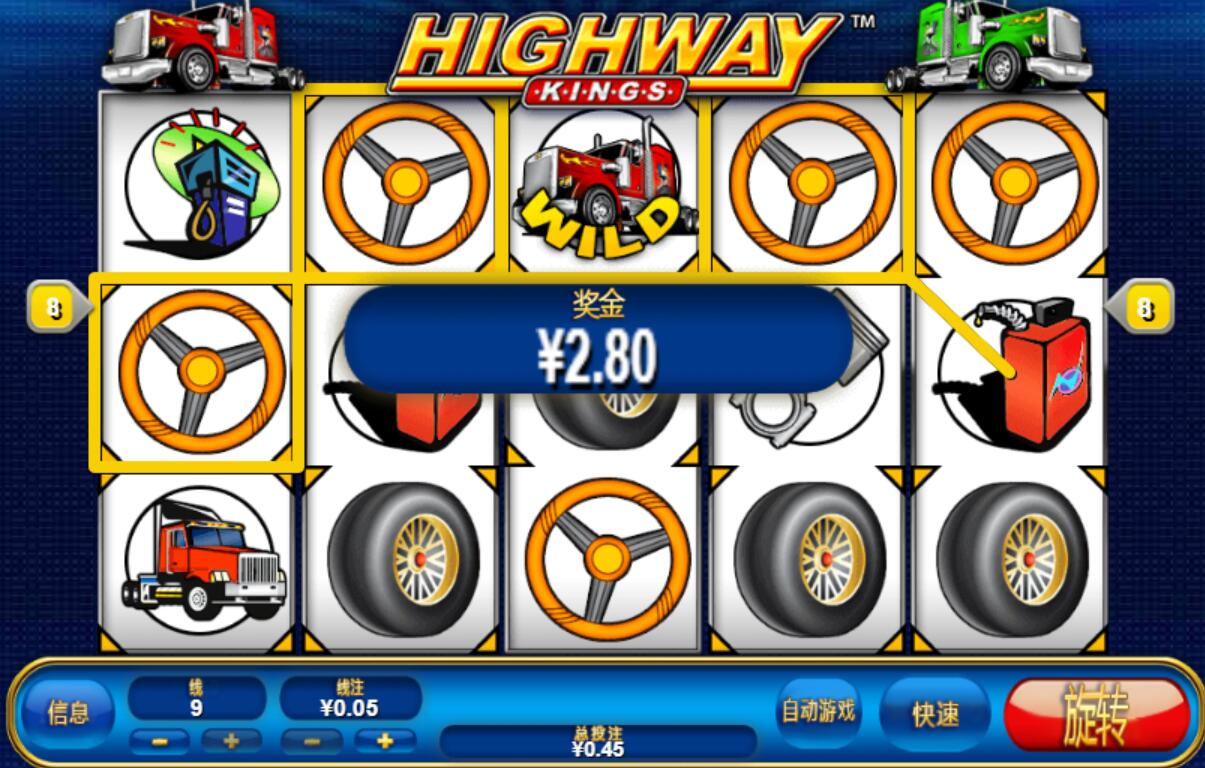This screenshot has width=1205, height=768.
Task: Start 自动游戏 auto play
Action: [818, 711]
